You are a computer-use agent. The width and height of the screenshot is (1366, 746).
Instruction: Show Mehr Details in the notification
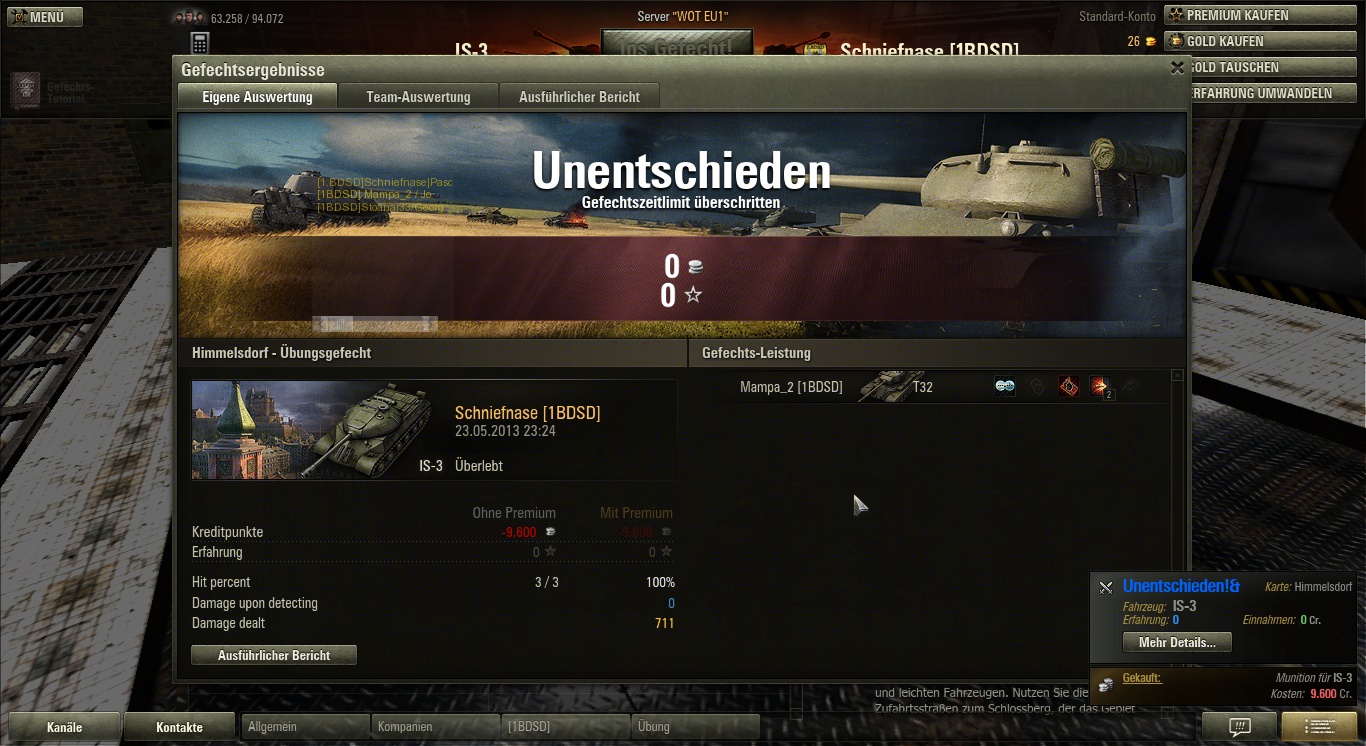(x=1177, y=643)
